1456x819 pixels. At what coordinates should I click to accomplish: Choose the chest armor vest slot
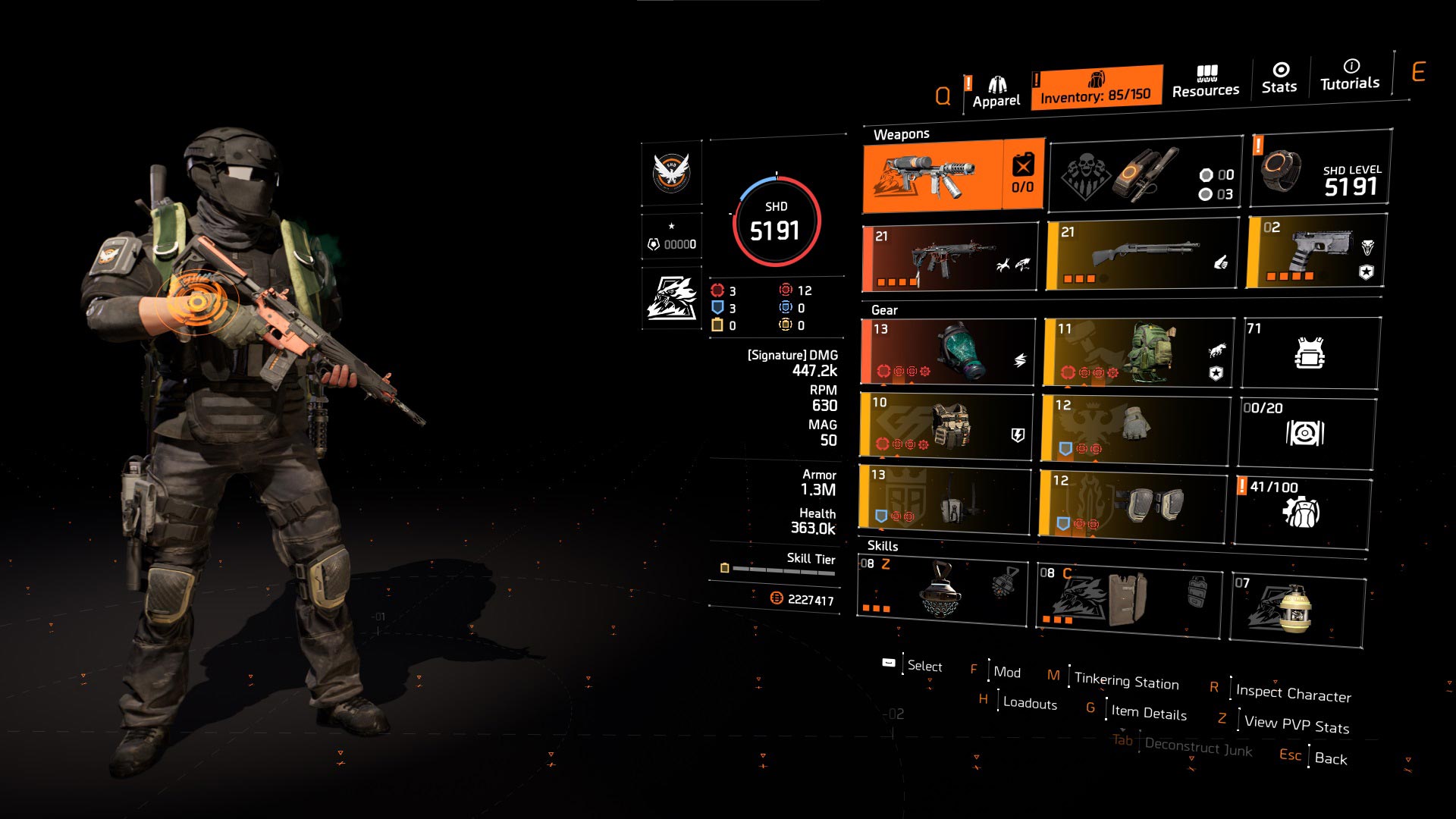[x=946, y=426]
